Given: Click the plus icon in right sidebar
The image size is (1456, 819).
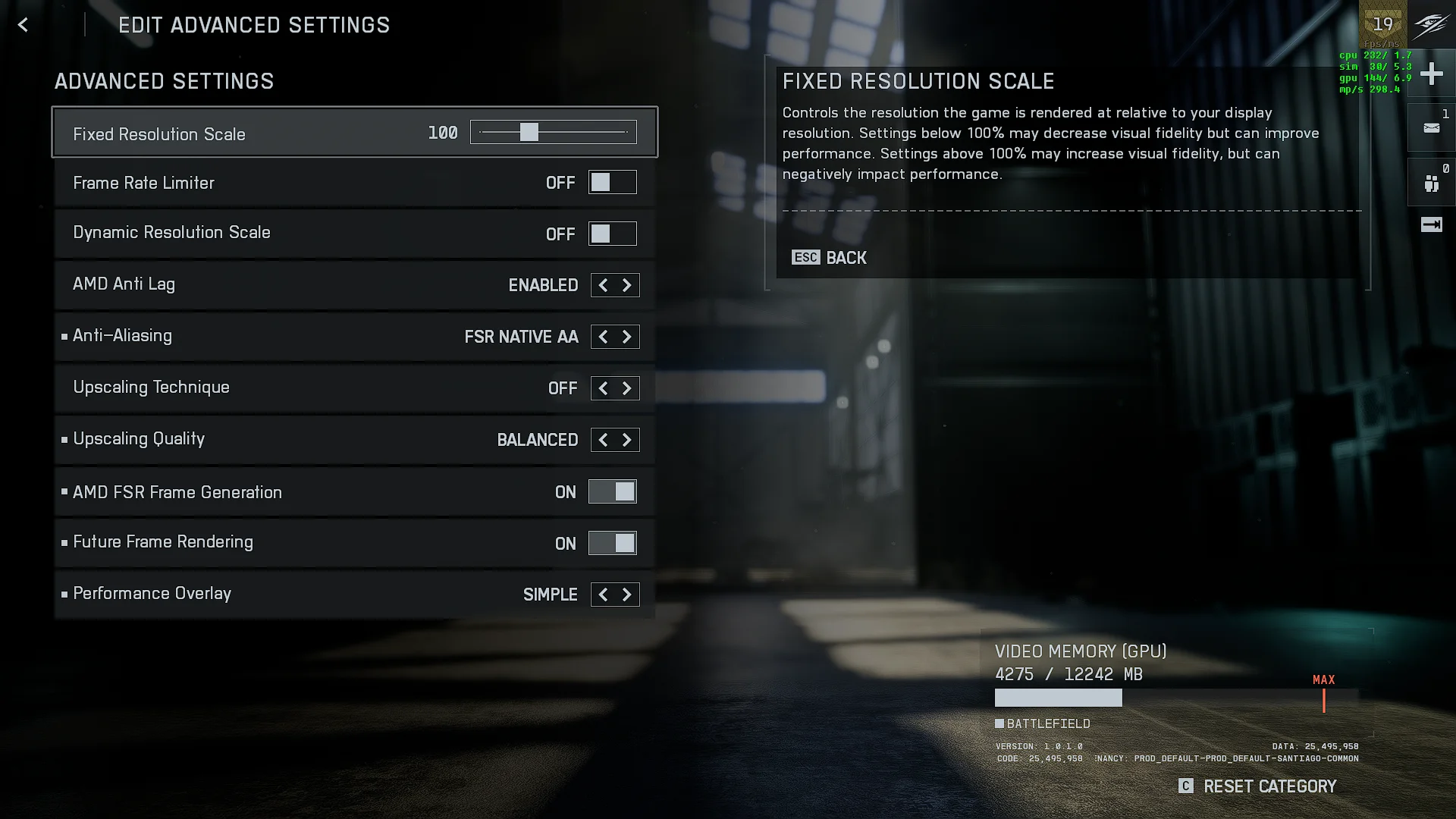Looking at the screenshot, I should pyautogui.click(x=1431, y=74).
